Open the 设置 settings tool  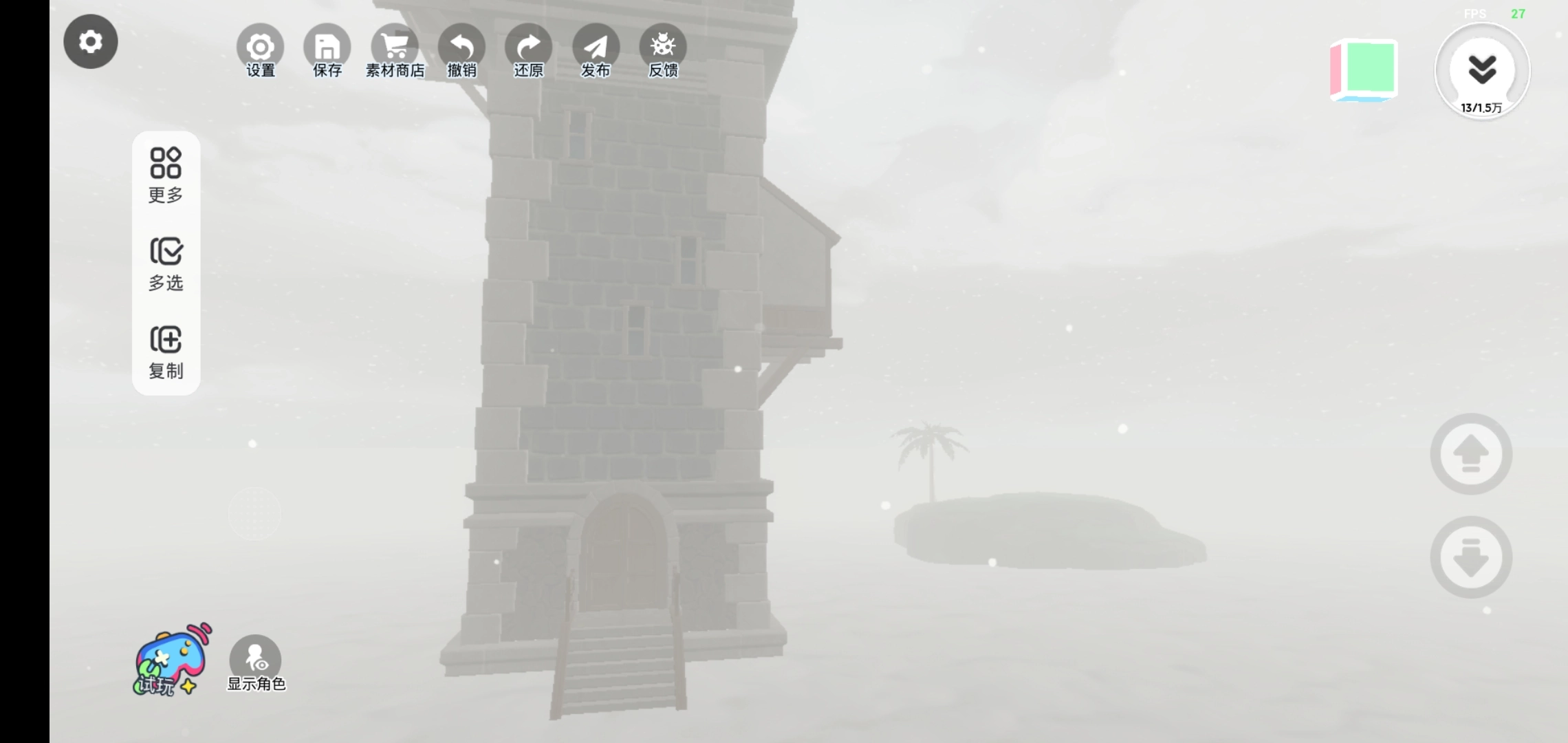[260, 51]
